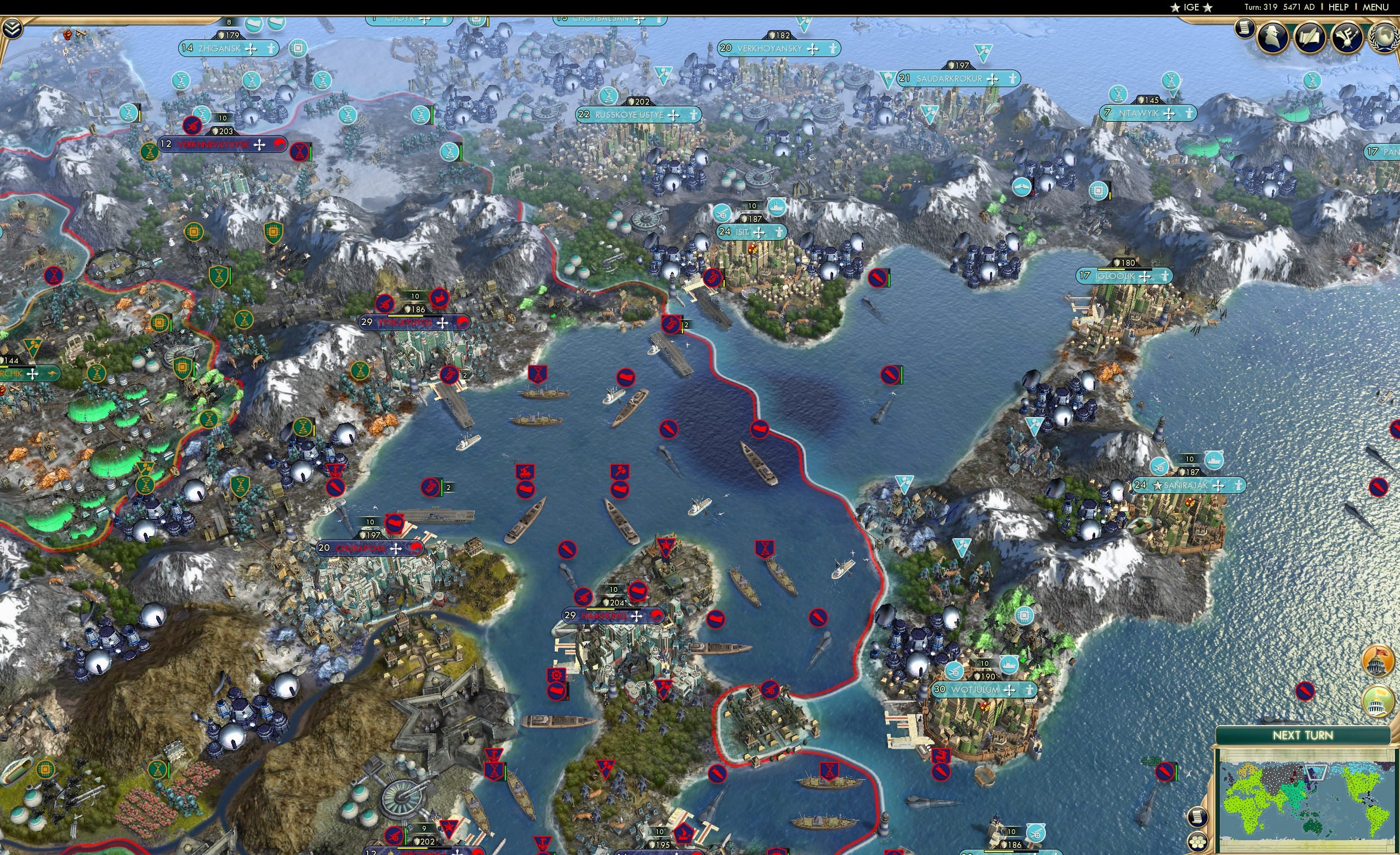Open the HELP screen from the top bar
Screen dimensions: 1400x855
tap(1339, 7)
